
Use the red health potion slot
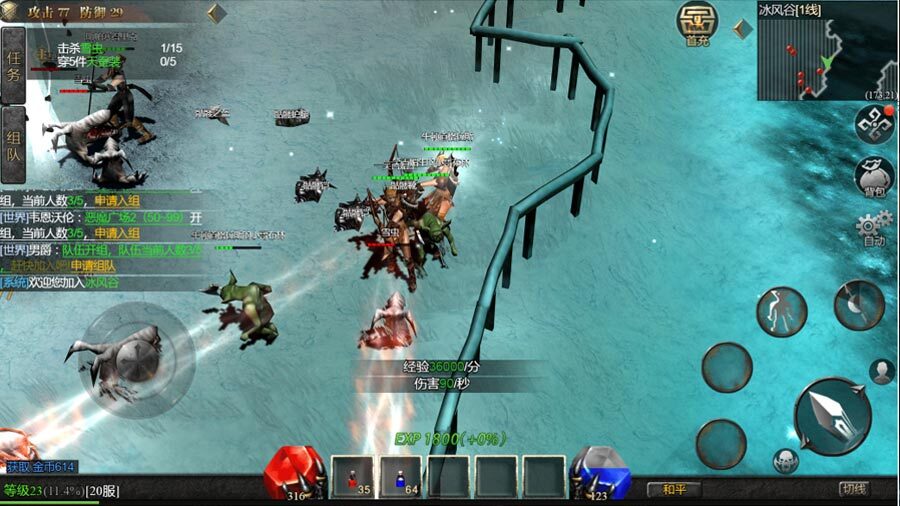352,477
